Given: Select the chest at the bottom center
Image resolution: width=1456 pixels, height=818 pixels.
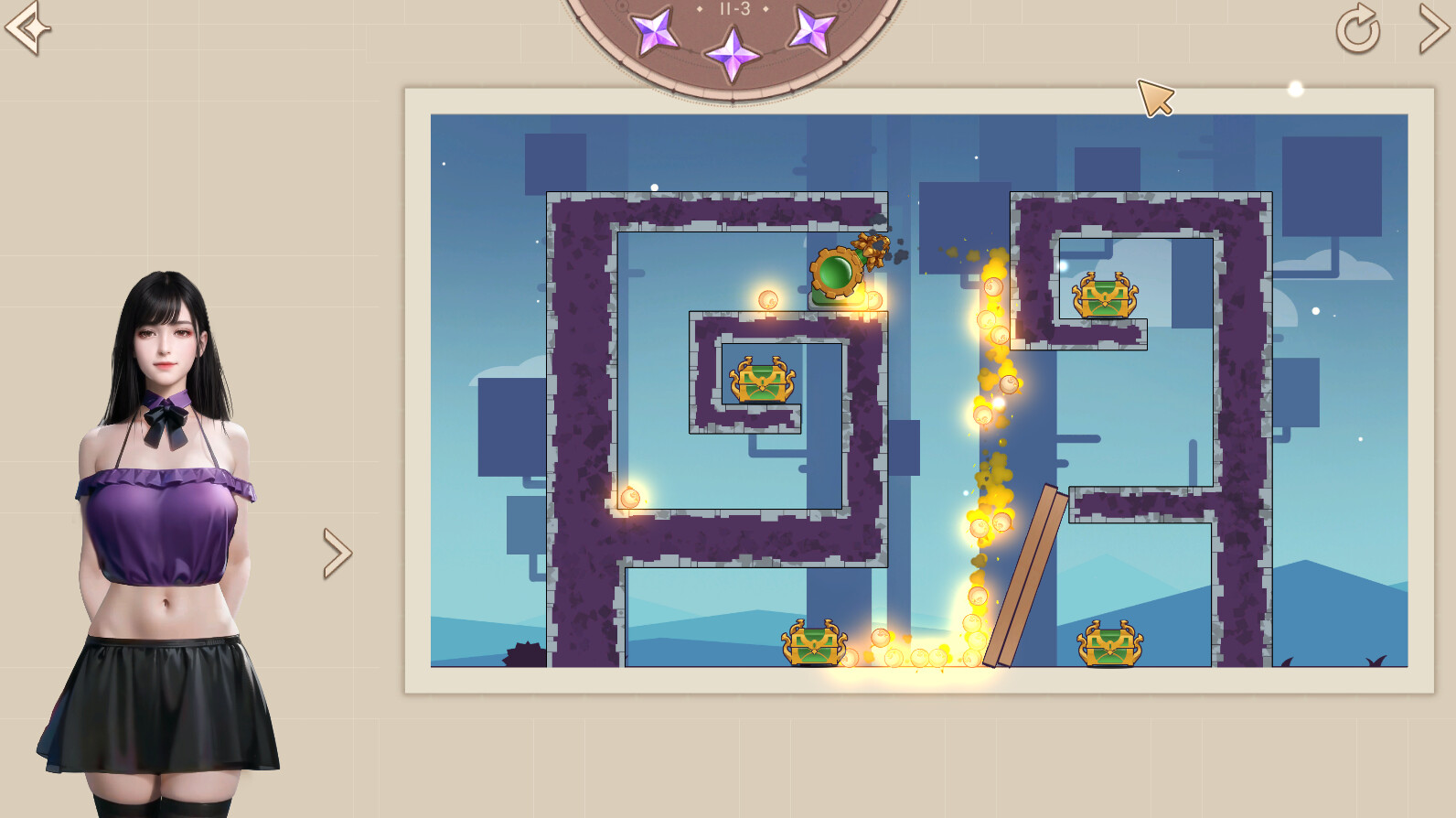Looking at the screenshot, I should (x=813, y=646).
